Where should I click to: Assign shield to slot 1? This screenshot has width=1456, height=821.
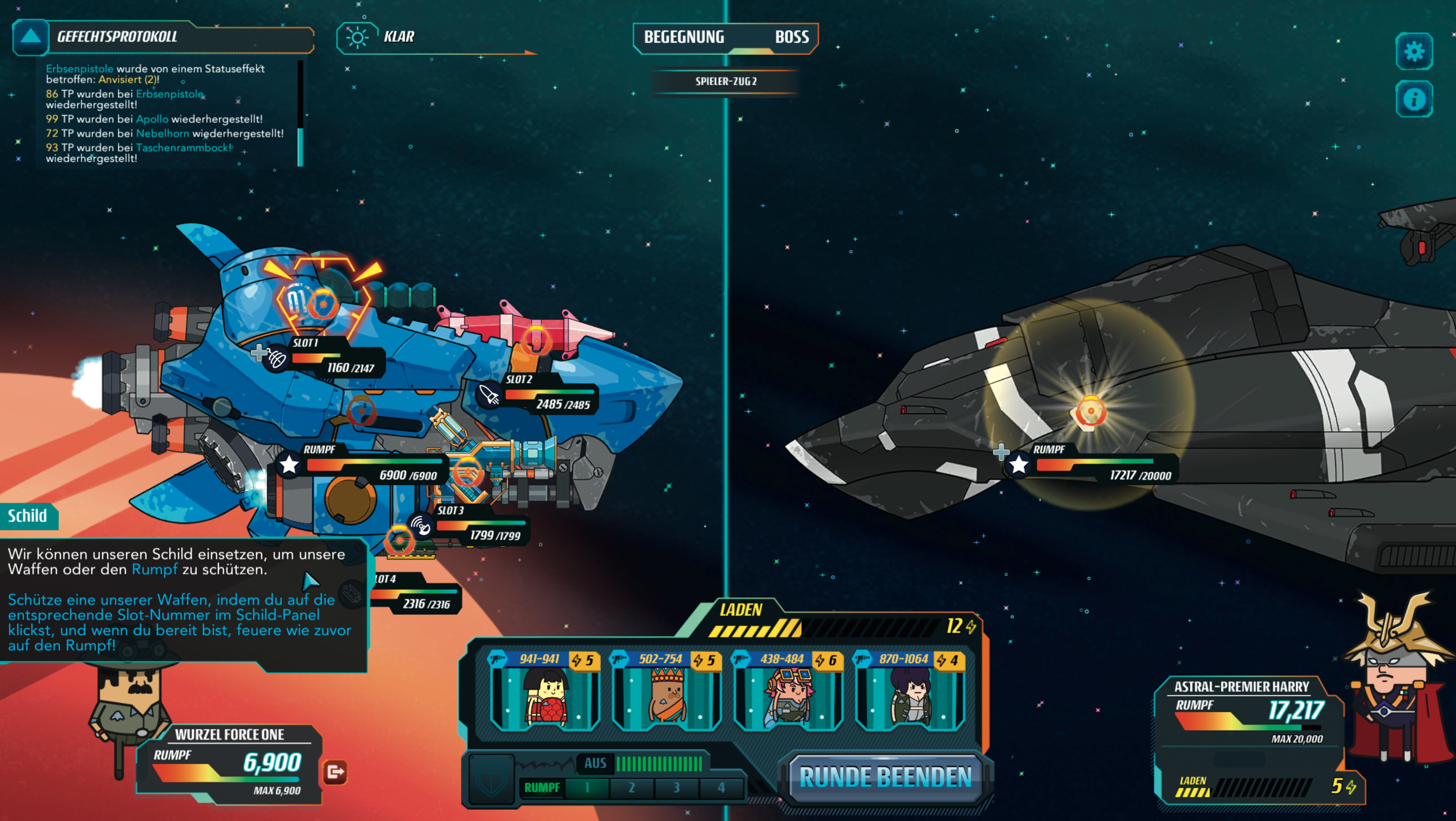(x=587, y=787)
